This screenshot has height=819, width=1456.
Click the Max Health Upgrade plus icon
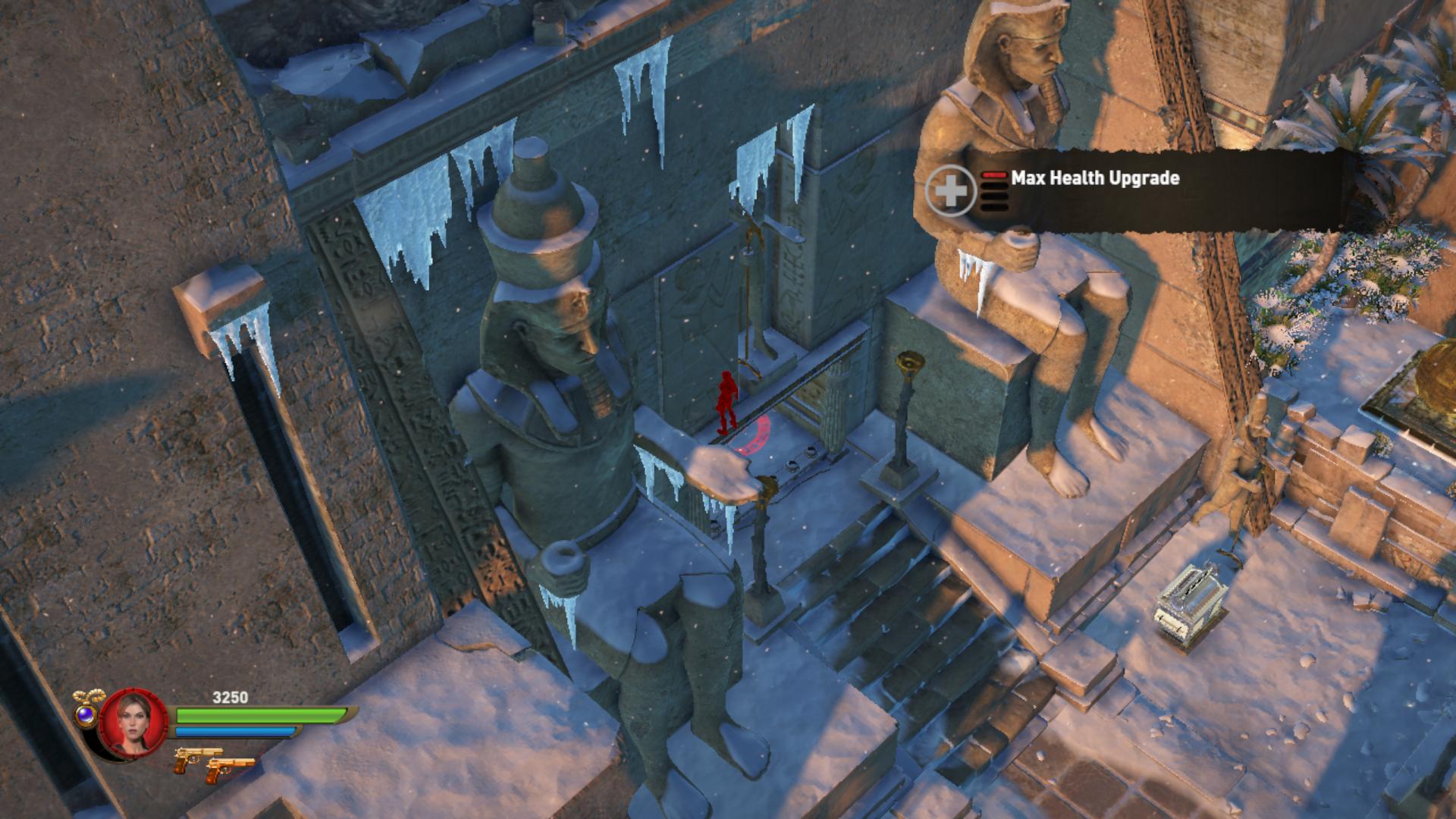pyautogui.click(x=950, y=190)
